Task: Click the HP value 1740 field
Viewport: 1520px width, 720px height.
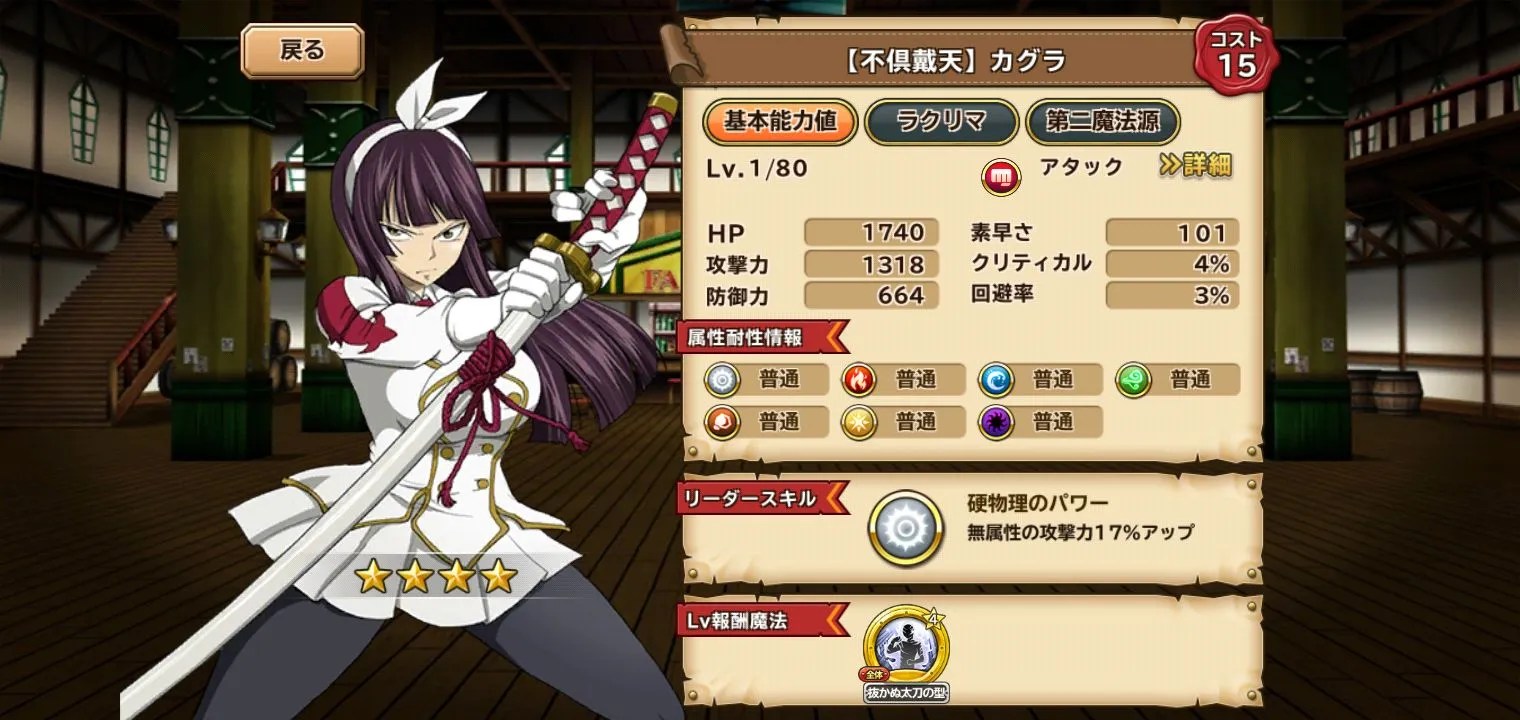Action: click(x=869, y=233)
